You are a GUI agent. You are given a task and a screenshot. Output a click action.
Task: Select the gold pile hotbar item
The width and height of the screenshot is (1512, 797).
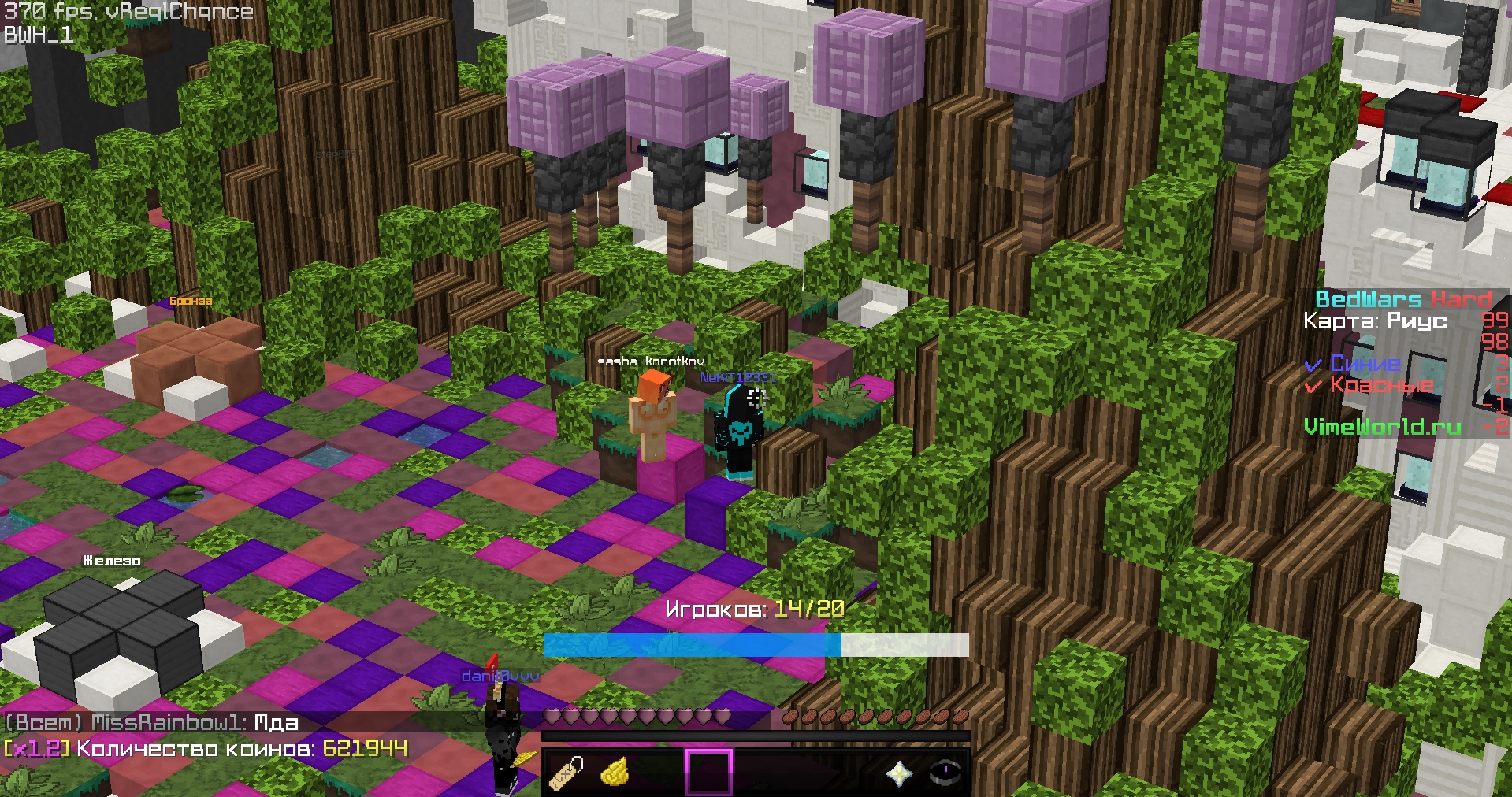coord(615,773)
